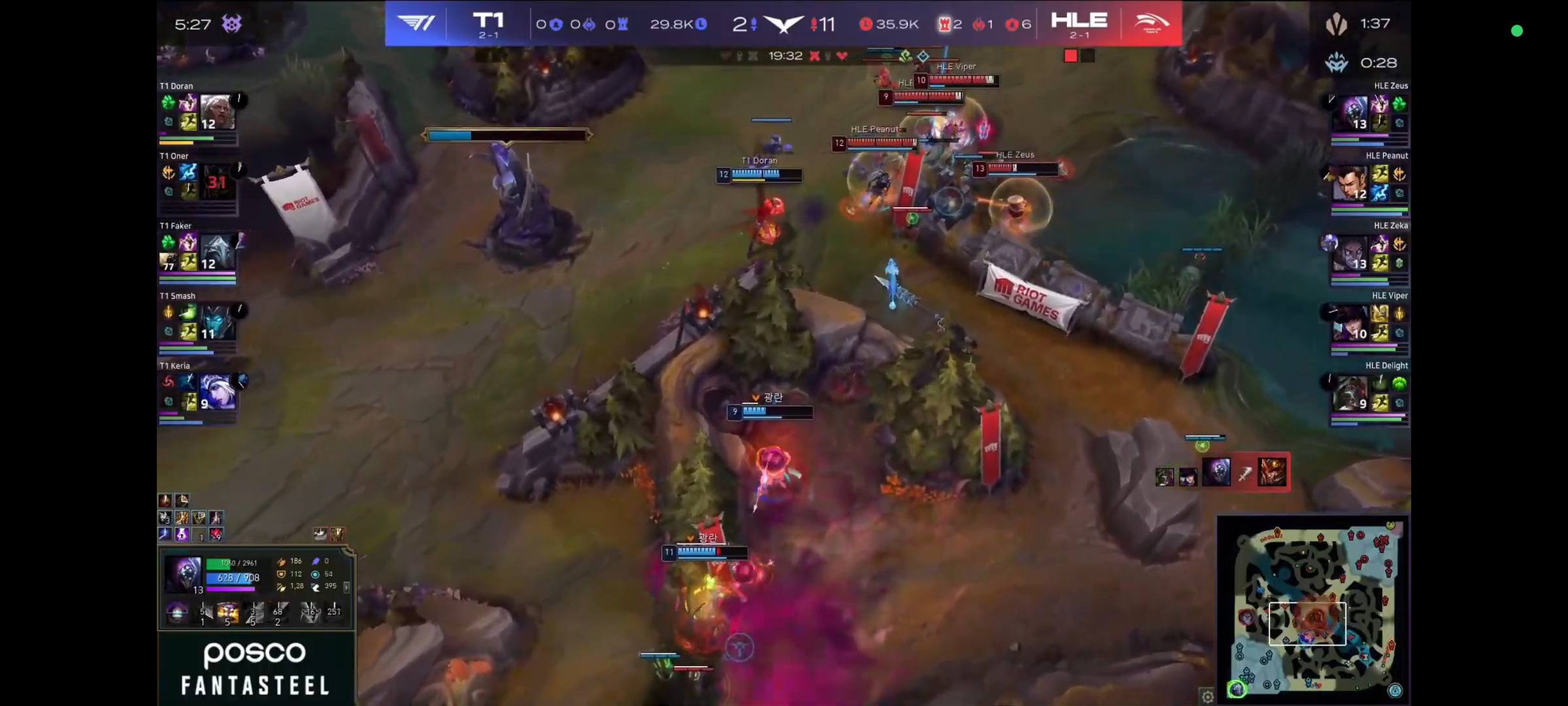The height and width of the screenshot is (706, 1568).
Task: Select T1 Smash's champion portrait
Action: coord(217,322)
